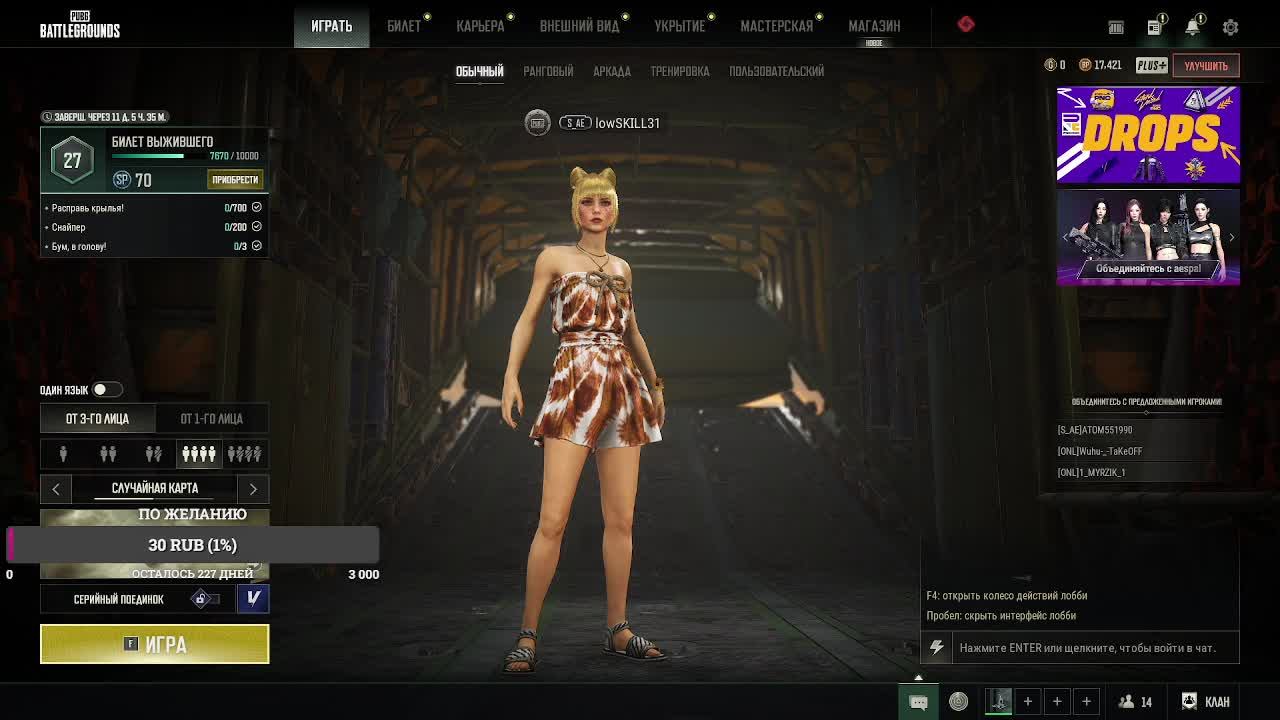This screenshot has width=1280, height=720.
Task: Open ВНЕШНИЙ ВИД customization menu
Action: (579, 26)
